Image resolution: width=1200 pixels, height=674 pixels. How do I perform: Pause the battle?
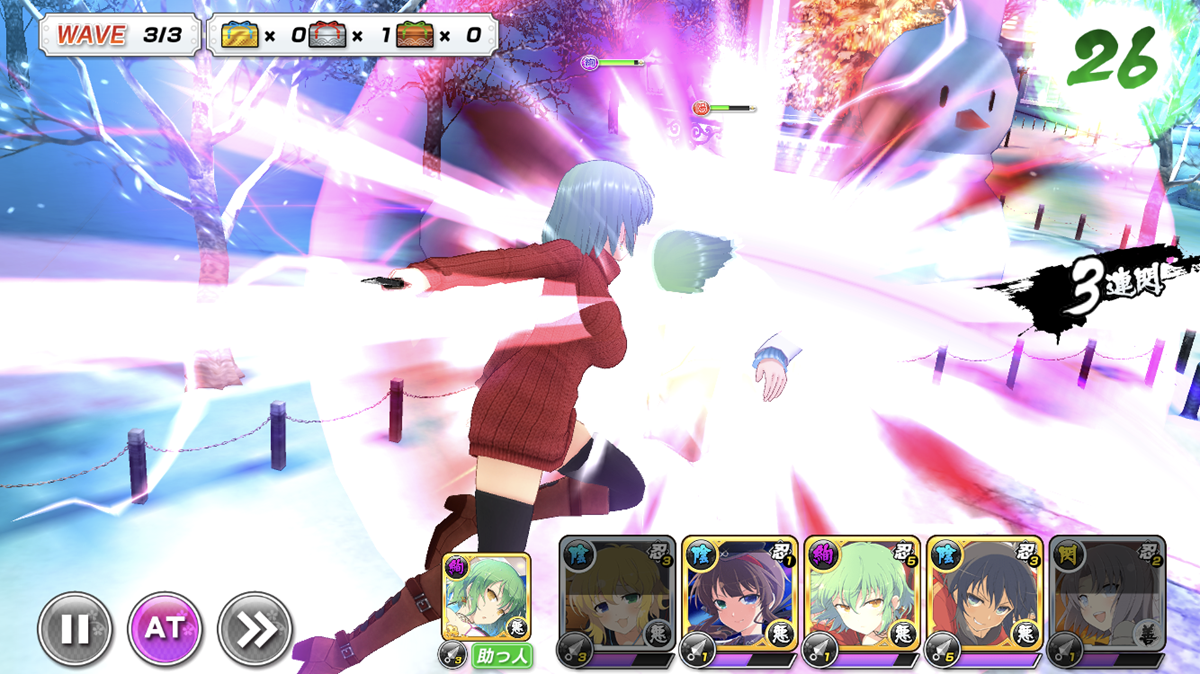tap(75, 629)
